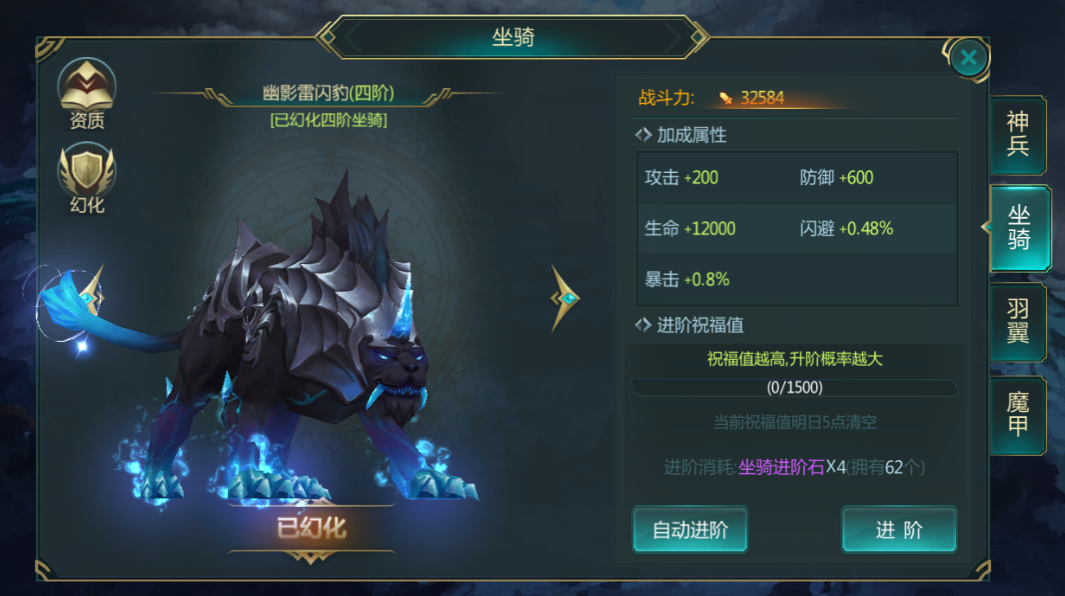Select the 坐骑进阶石 item link
The width and height of the screenshot is (1065, 596).
click(x=781, y=467)
